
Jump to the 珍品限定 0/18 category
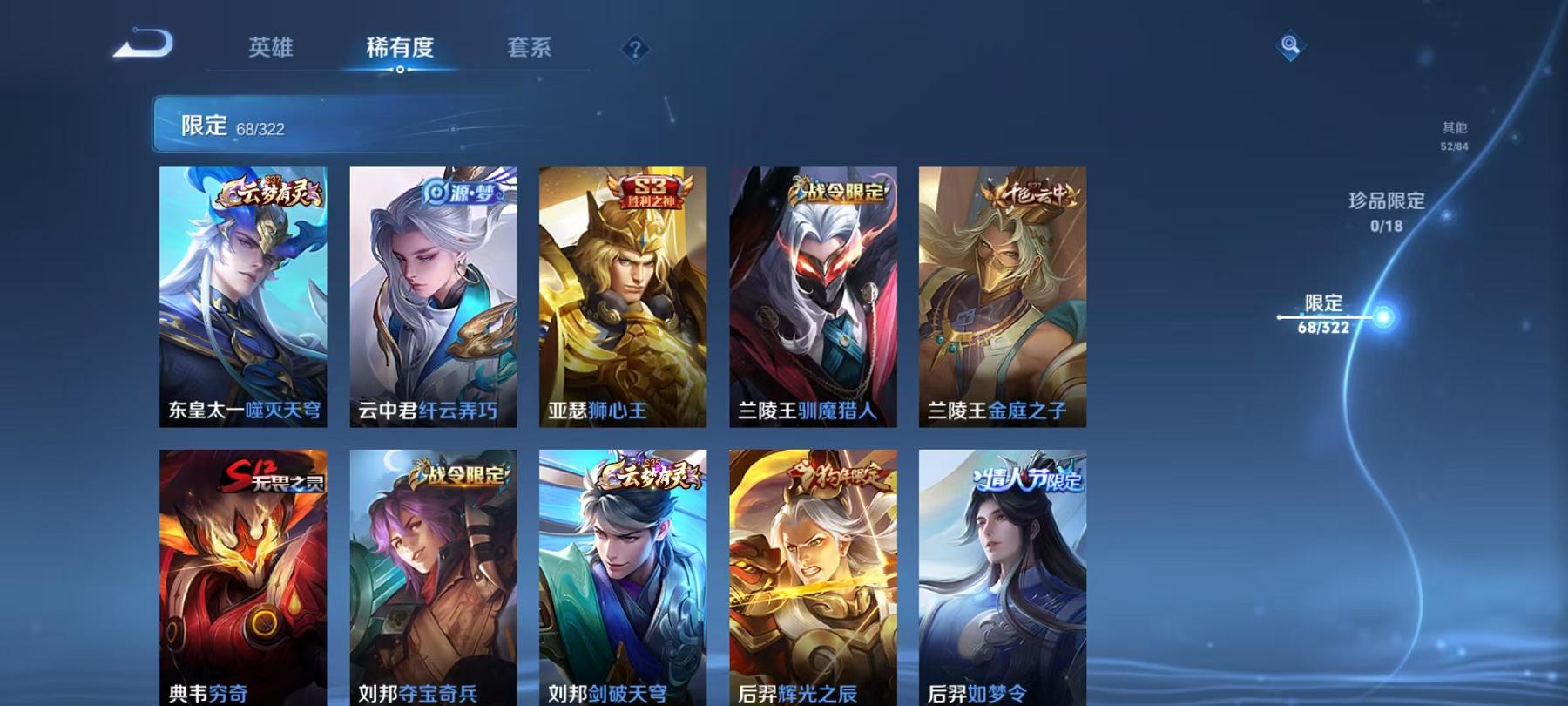(1388, 212)
